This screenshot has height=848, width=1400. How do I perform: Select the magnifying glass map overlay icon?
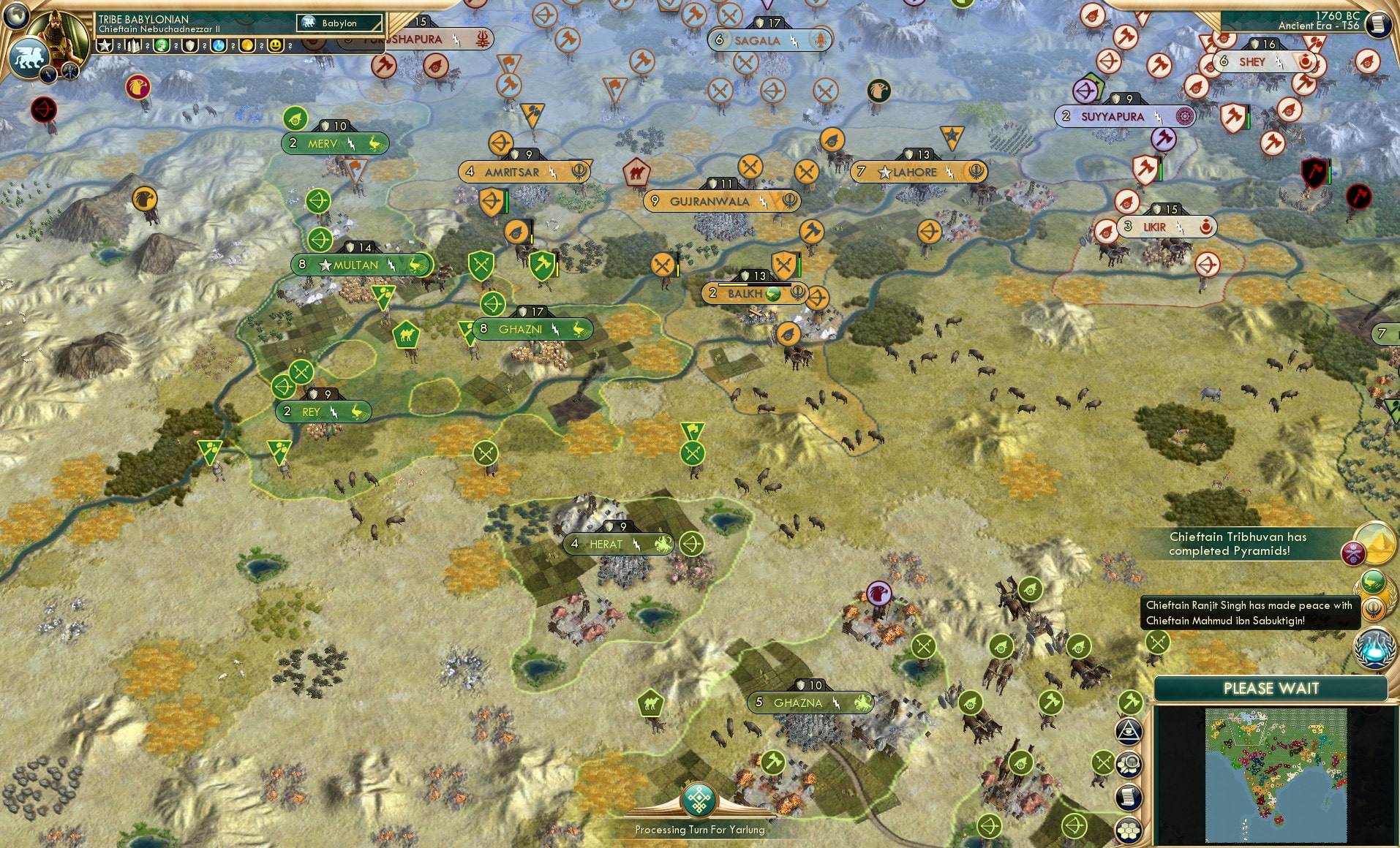pos(1129,764)
